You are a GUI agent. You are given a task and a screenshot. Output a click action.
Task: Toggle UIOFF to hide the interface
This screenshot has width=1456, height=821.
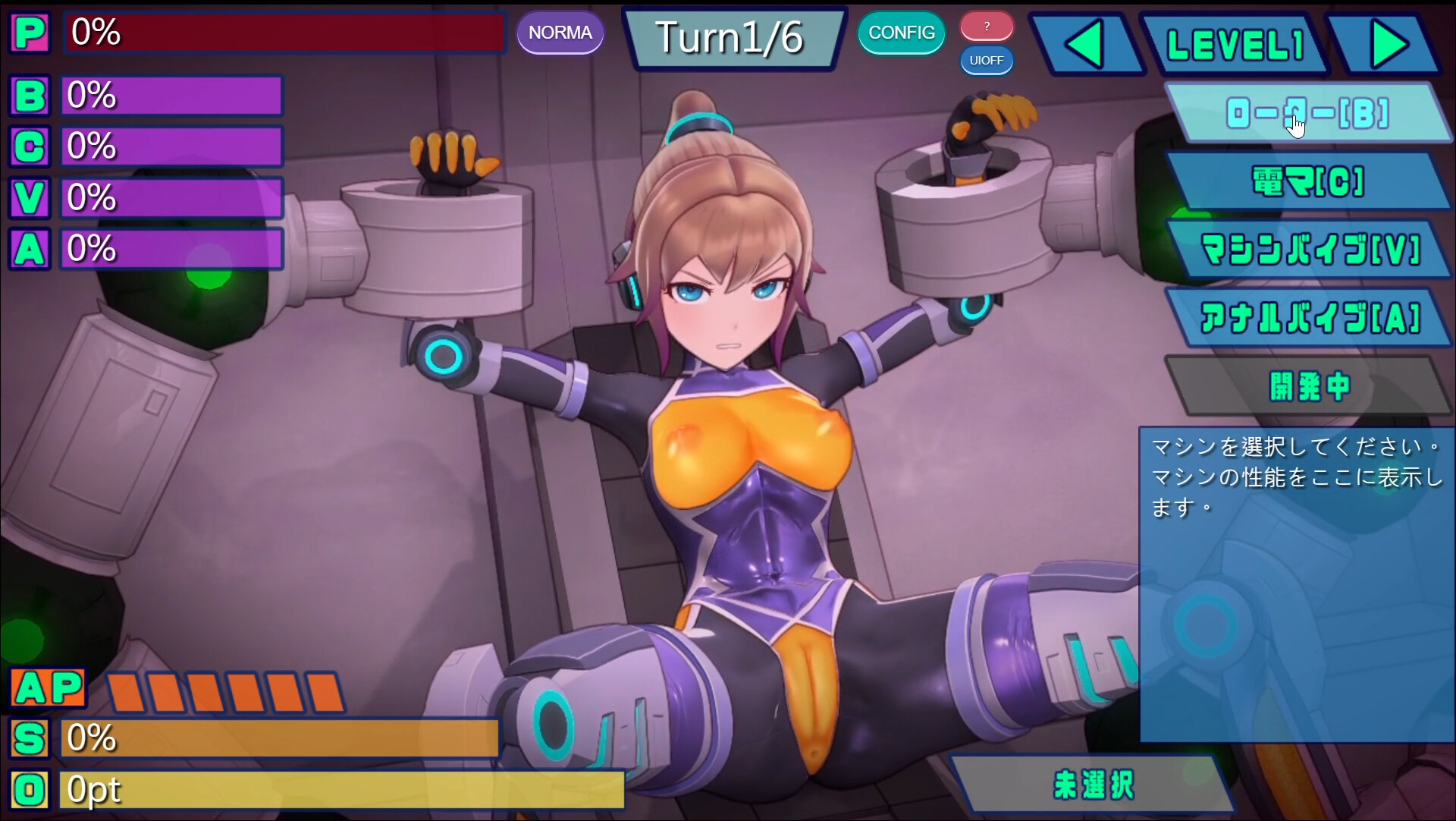click(x=987, y=61)
